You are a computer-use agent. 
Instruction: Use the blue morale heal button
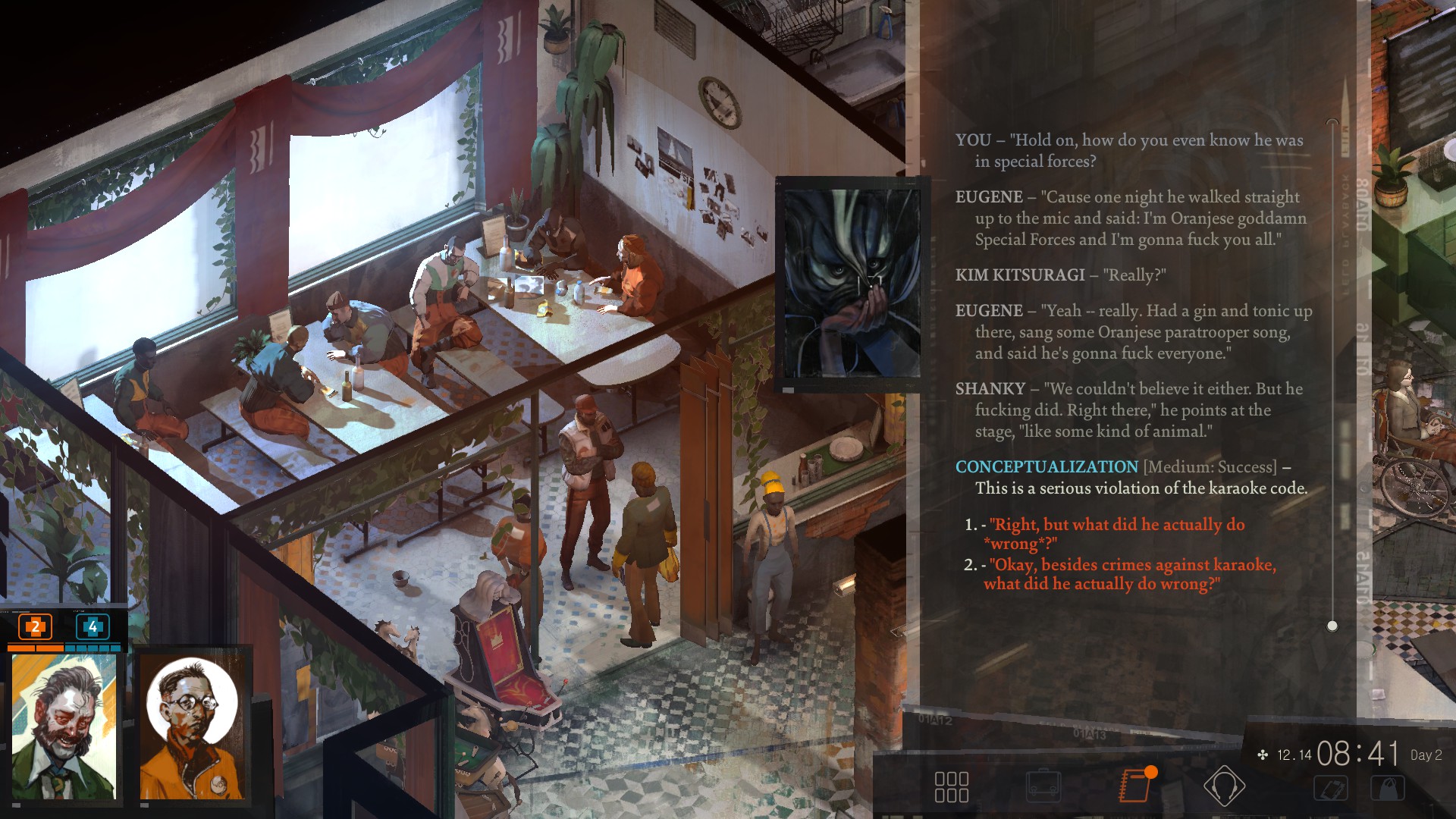[93, 626]
